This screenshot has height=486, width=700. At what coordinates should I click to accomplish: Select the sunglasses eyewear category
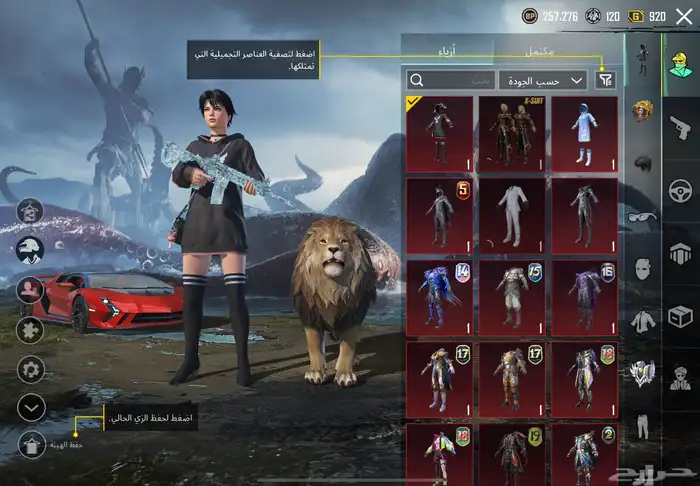click(x=643, y=217)
